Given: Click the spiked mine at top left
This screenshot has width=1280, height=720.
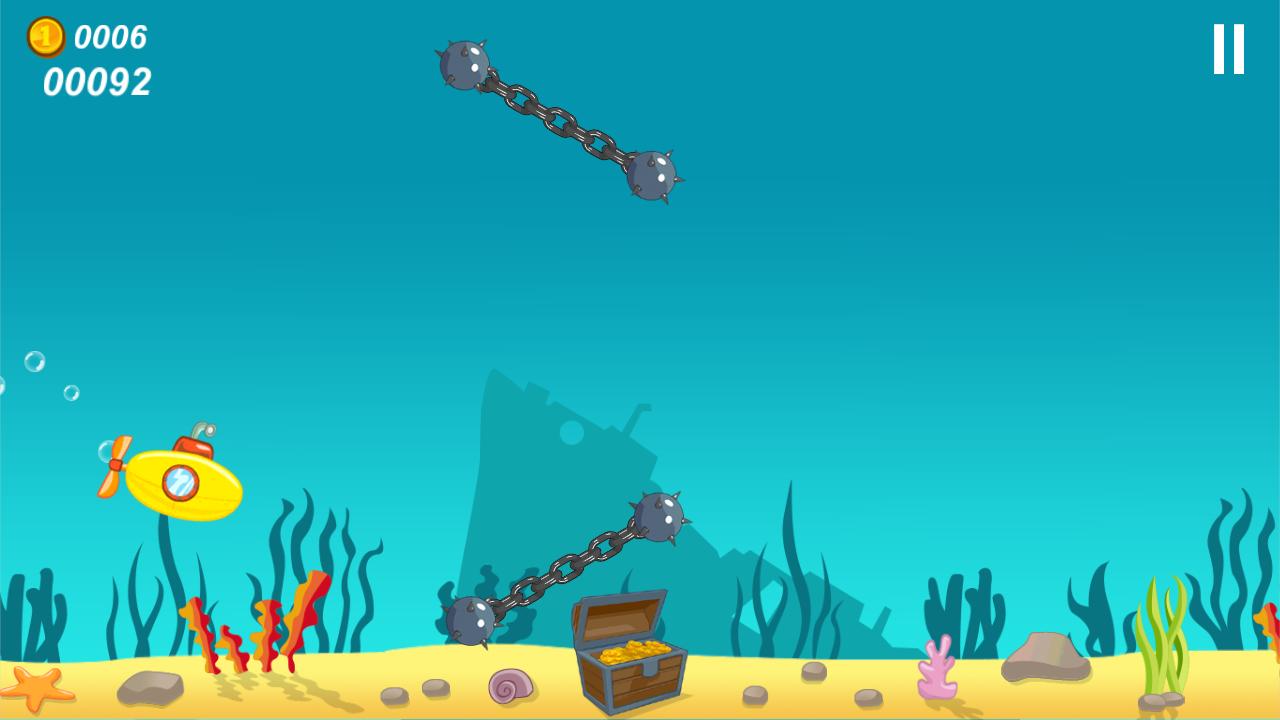Looking at the screenshot, I should click(x=463, y=62).
